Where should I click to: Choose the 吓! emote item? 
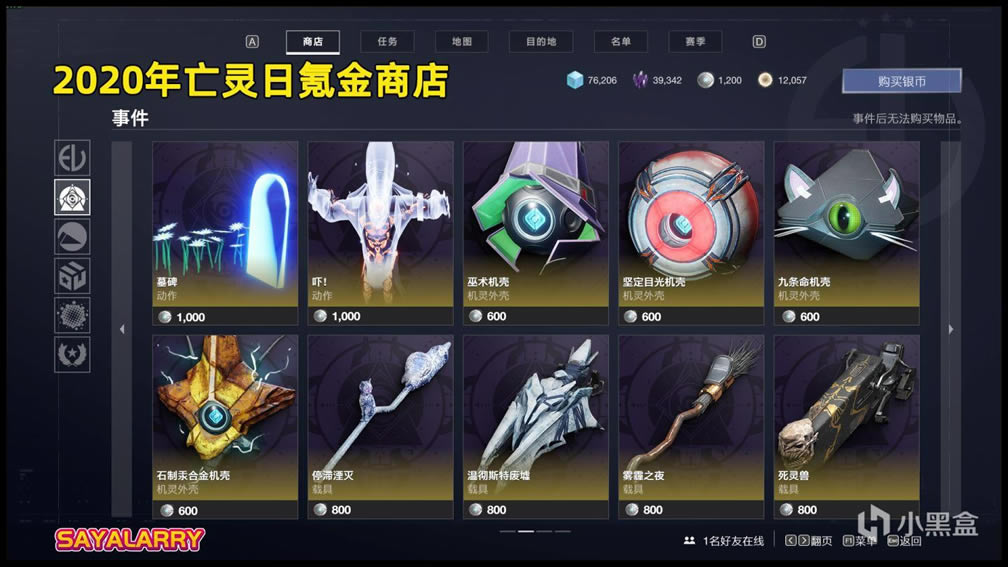coord(380,232)
